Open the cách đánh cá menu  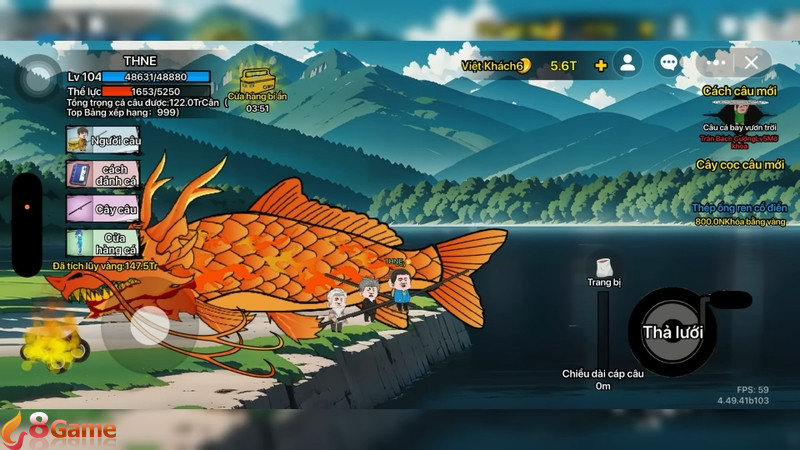pyautogui.click(x=103, y=174)
